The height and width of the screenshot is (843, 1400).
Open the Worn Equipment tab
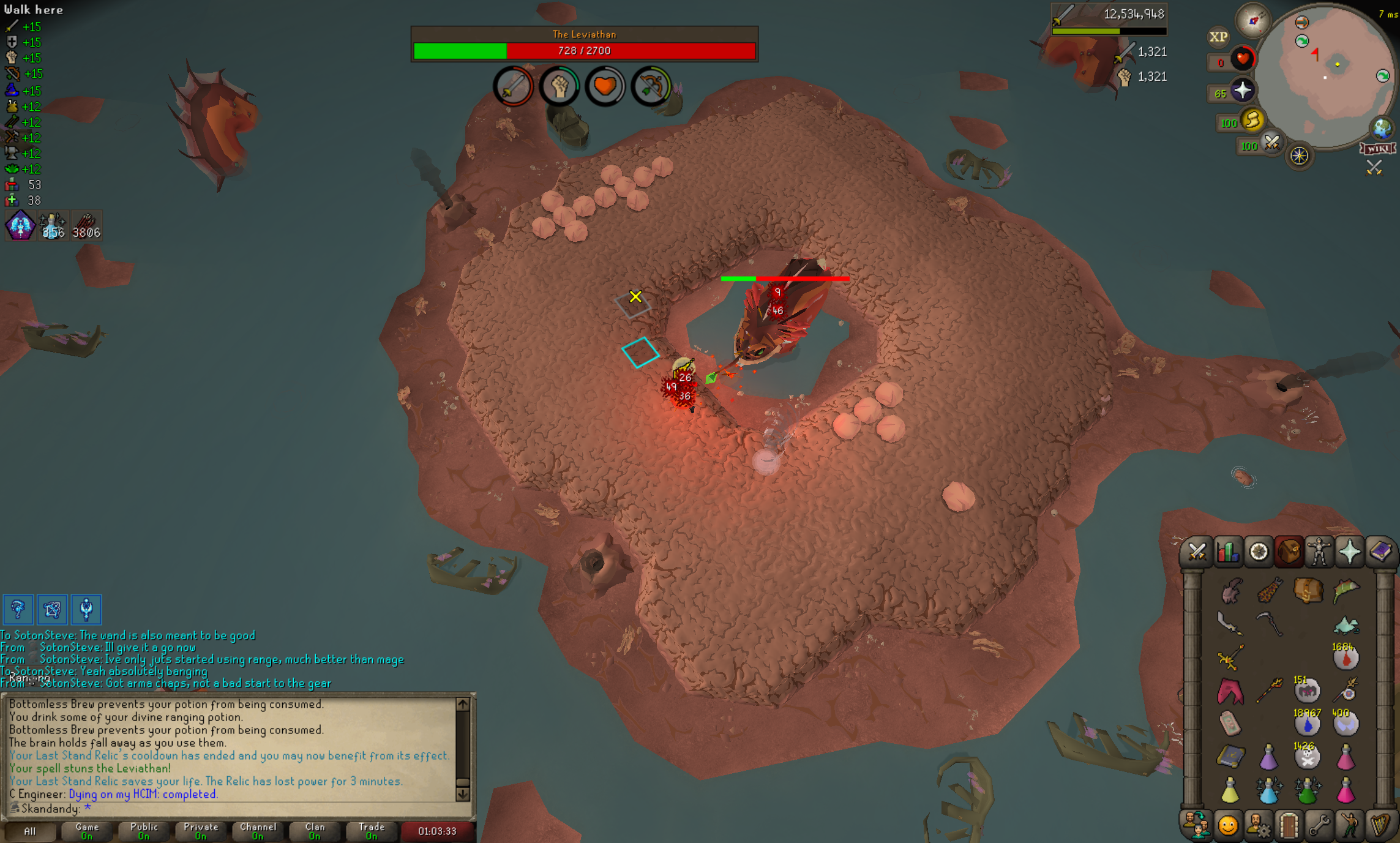1319,552
